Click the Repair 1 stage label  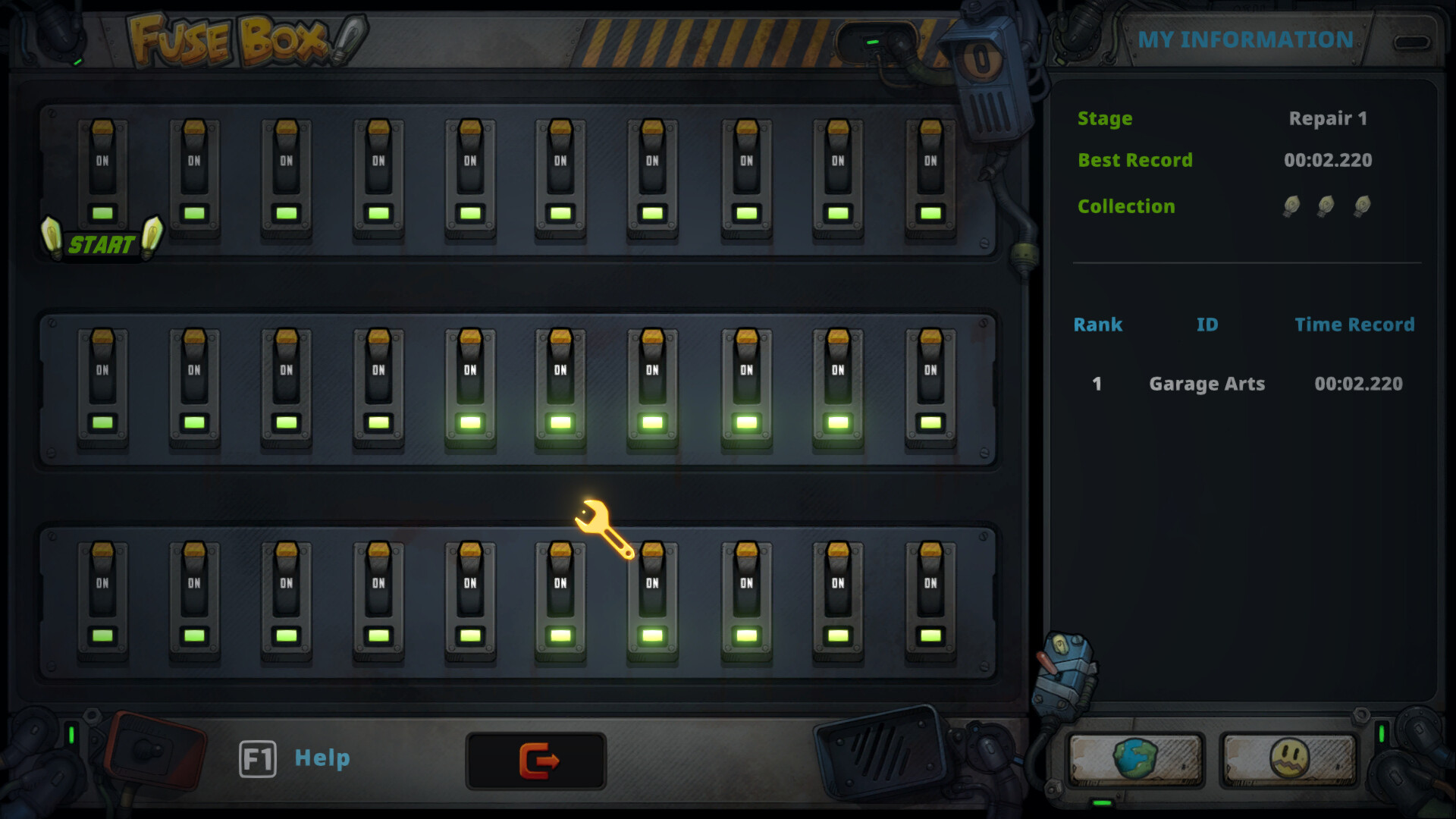(1329, 118)
